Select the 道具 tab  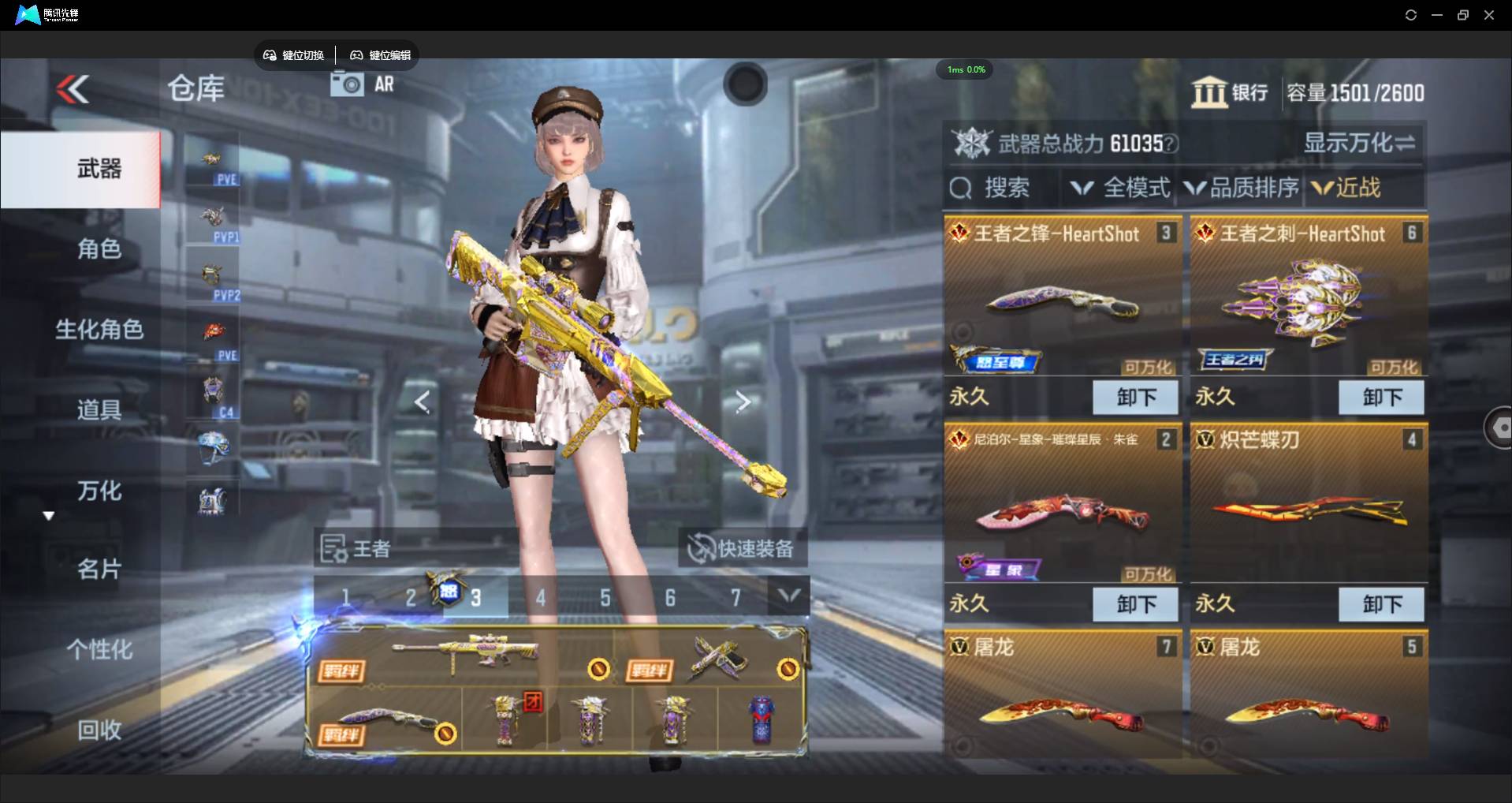[x=99, y=410]
